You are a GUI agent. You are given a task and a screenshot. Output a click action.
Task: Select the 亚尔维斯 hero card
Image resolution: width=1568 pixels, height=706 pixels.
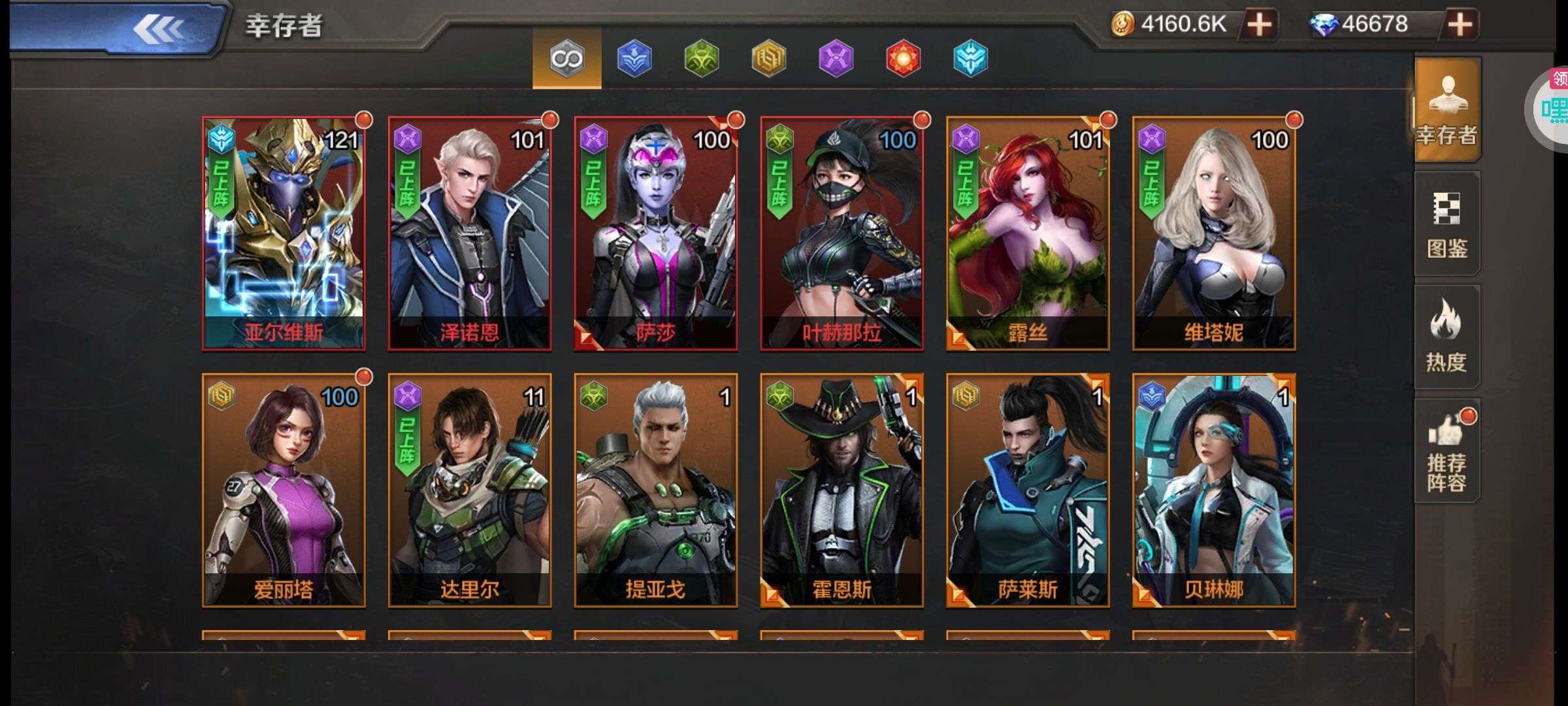(x=284, y=233)
